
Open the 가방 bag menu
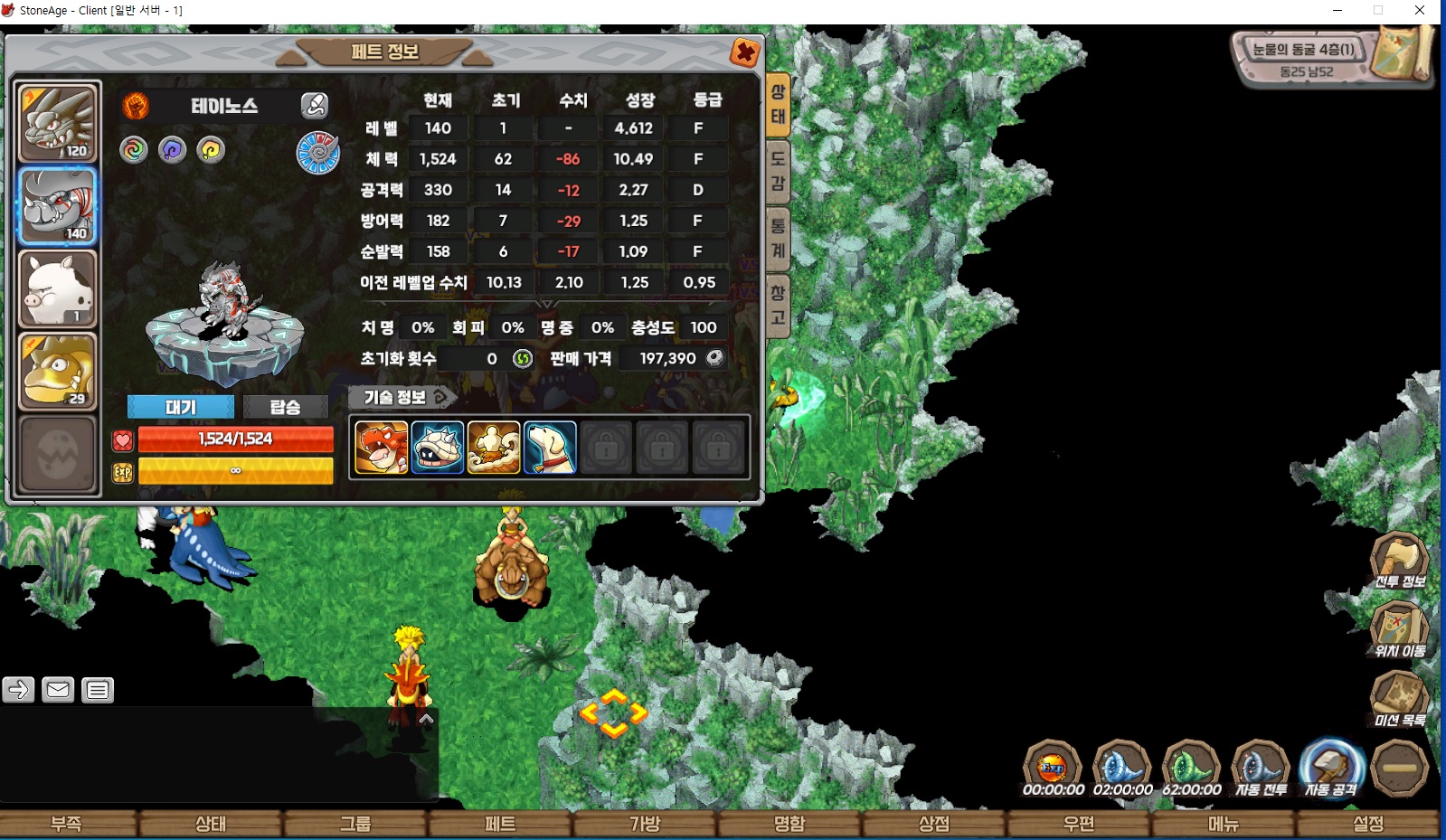point(645,824)
